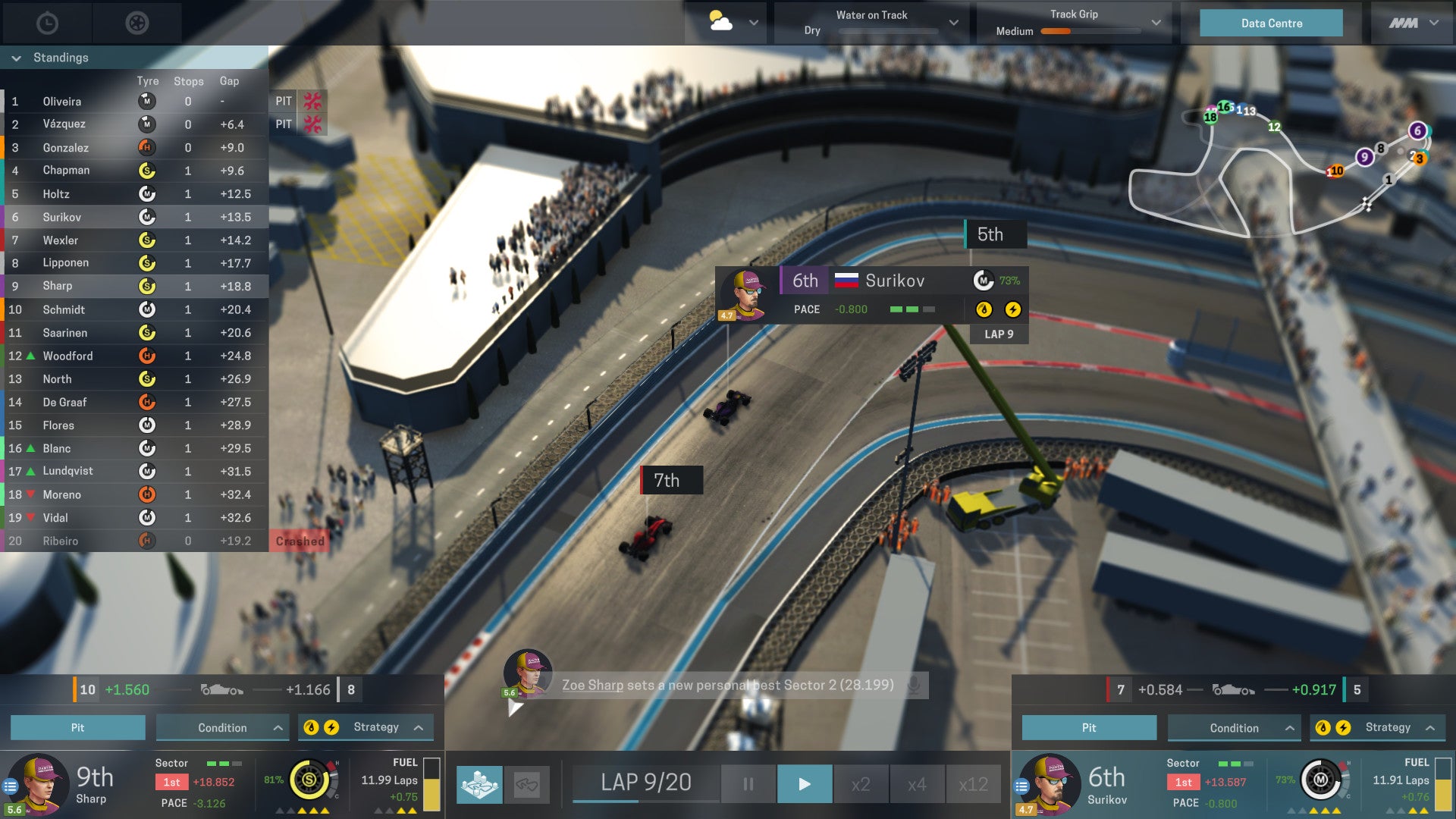Select Surikov's row in the standings list
The height and width of the screenshot is (819, 1456).
click(x=114, y=217)
